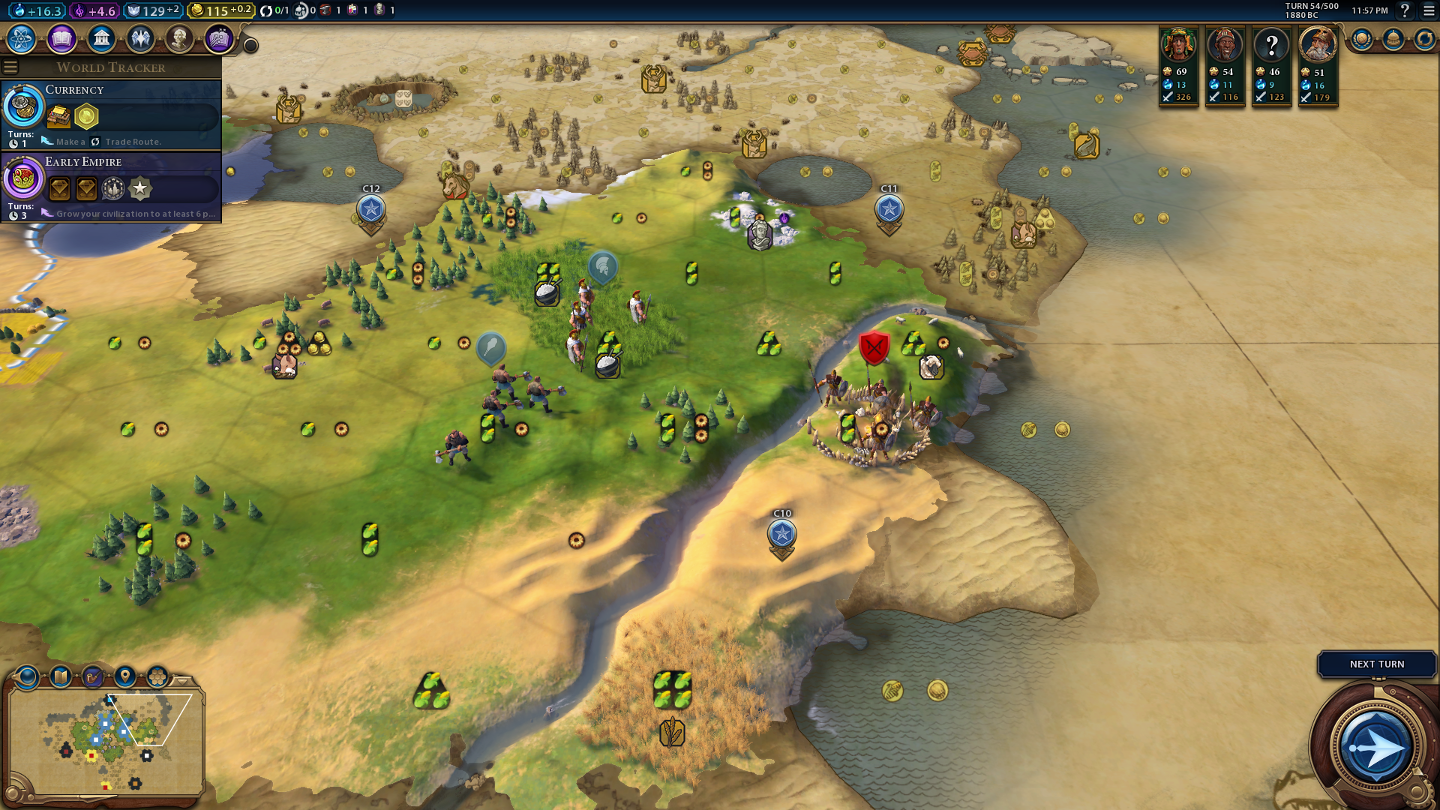The width and height of the screenshot is (1440, 810).
Task: Open the Technology tree with the atom icon
Action: [x=22, y=39]
